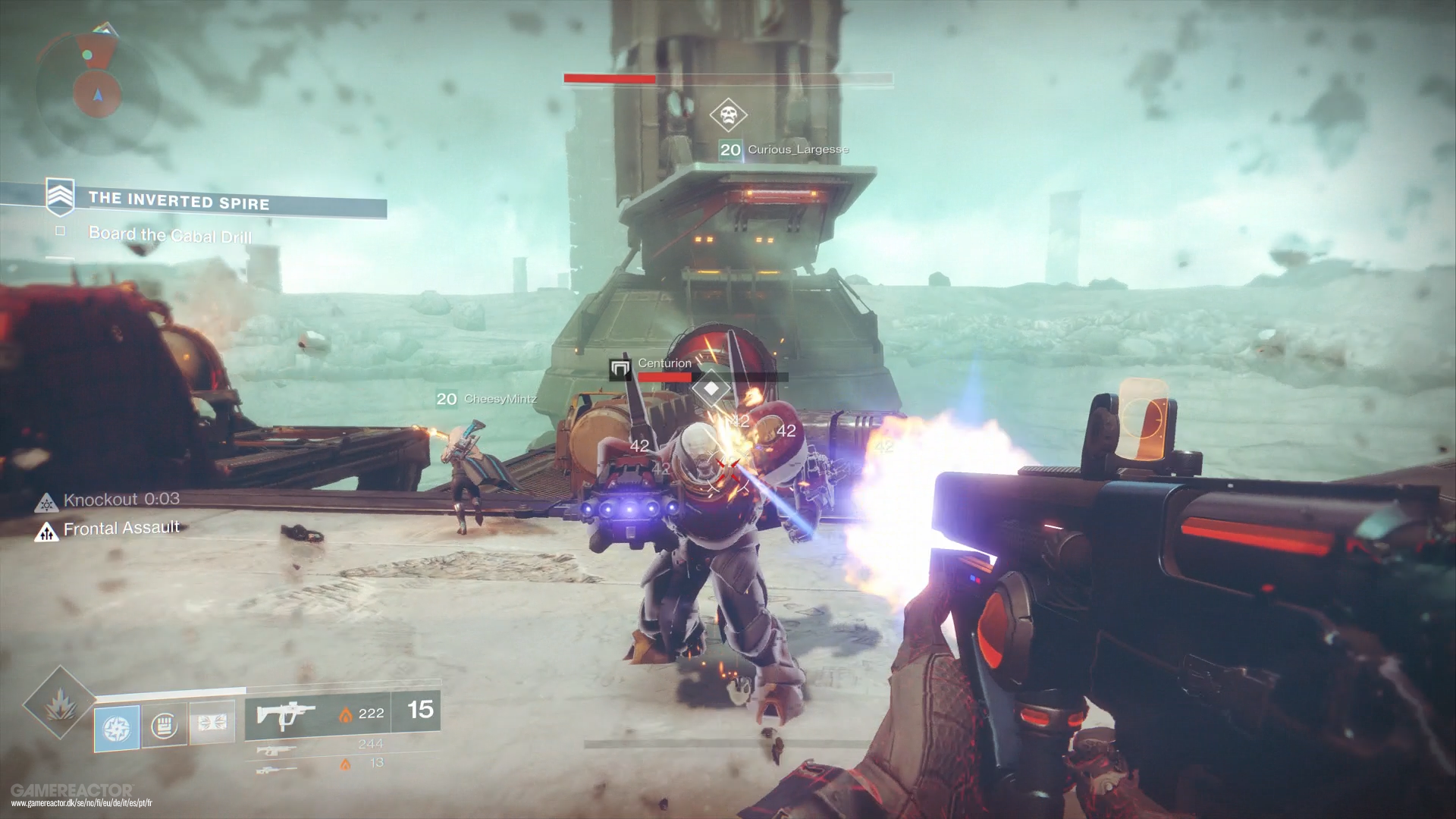Click the CheesyMintz player nameplate
This screenshot has width=1456, height=819.
(x=487, y=399)
